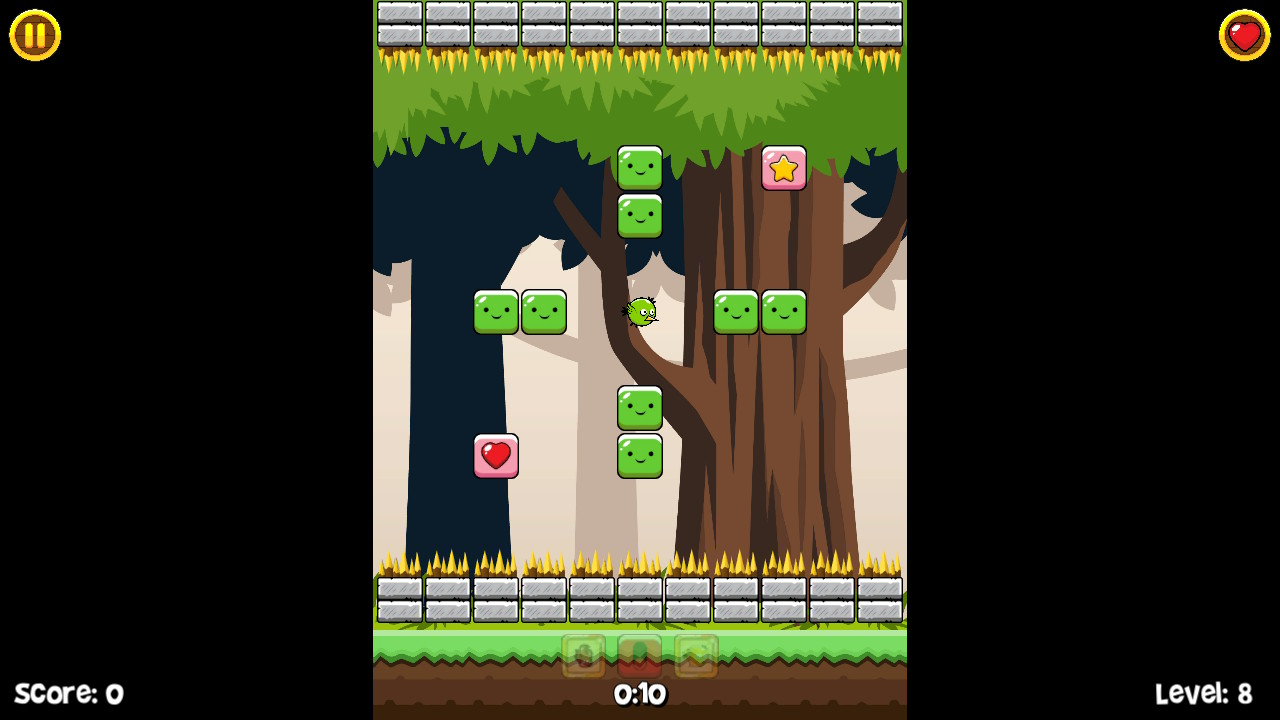Select the lowest green smiley block in the column
This screenshot has width=1280, height=720.
tap(640, 455)
